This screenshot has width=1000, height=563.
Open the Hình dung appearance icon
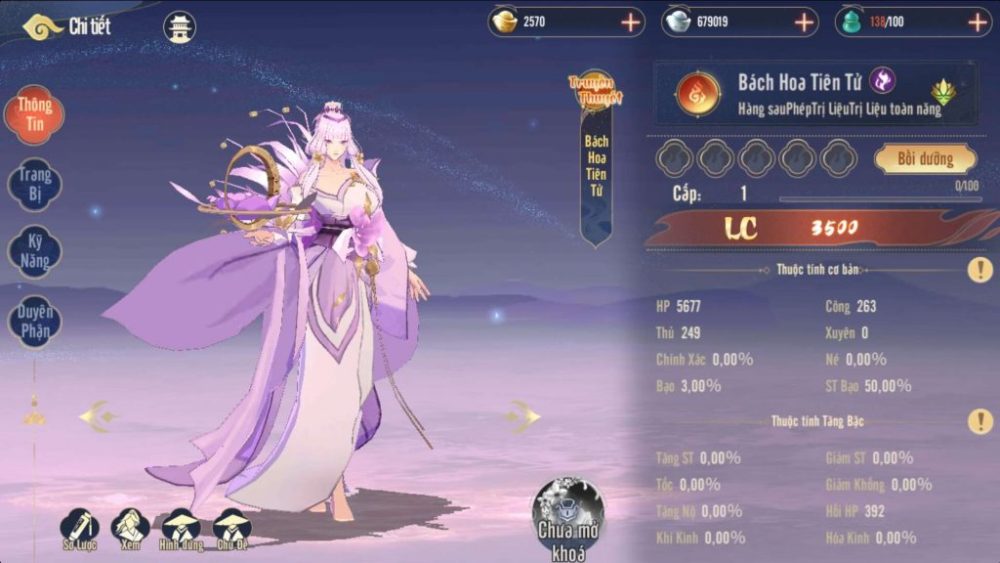click(181, 529)
